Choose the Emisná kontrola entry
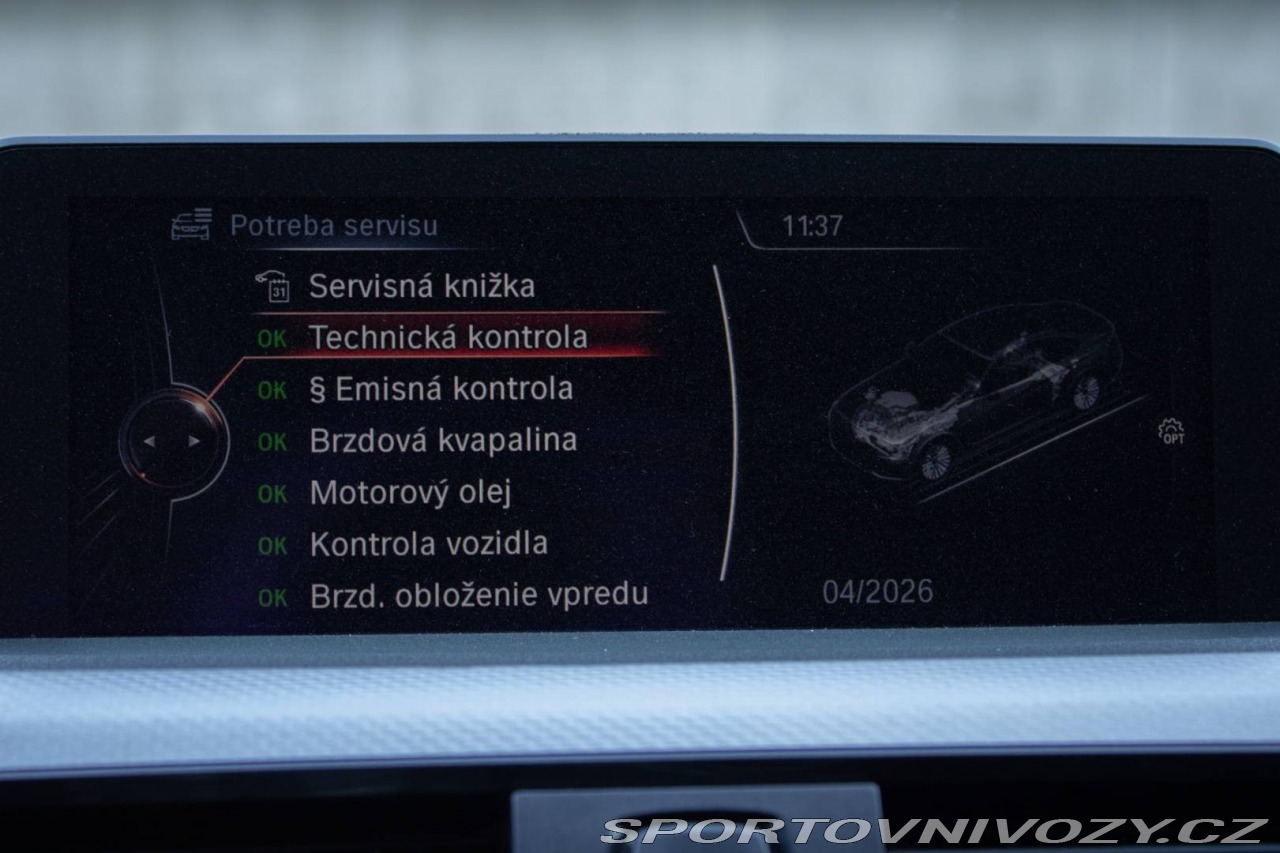This screenshot has width=1280, height=853. pyautogui.click(x=441, y=389)
